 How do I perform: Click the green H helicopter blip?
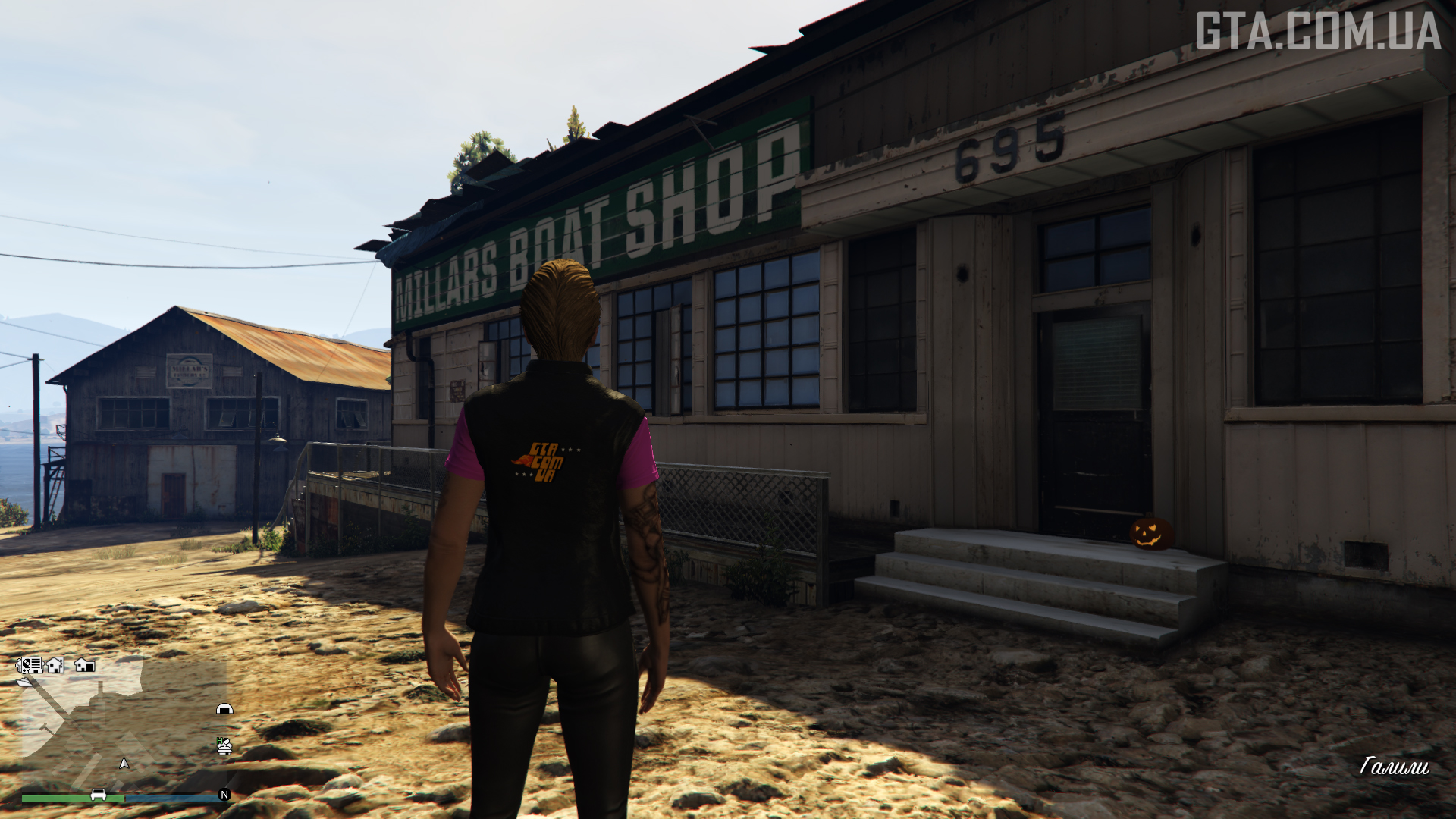(224, 746)
